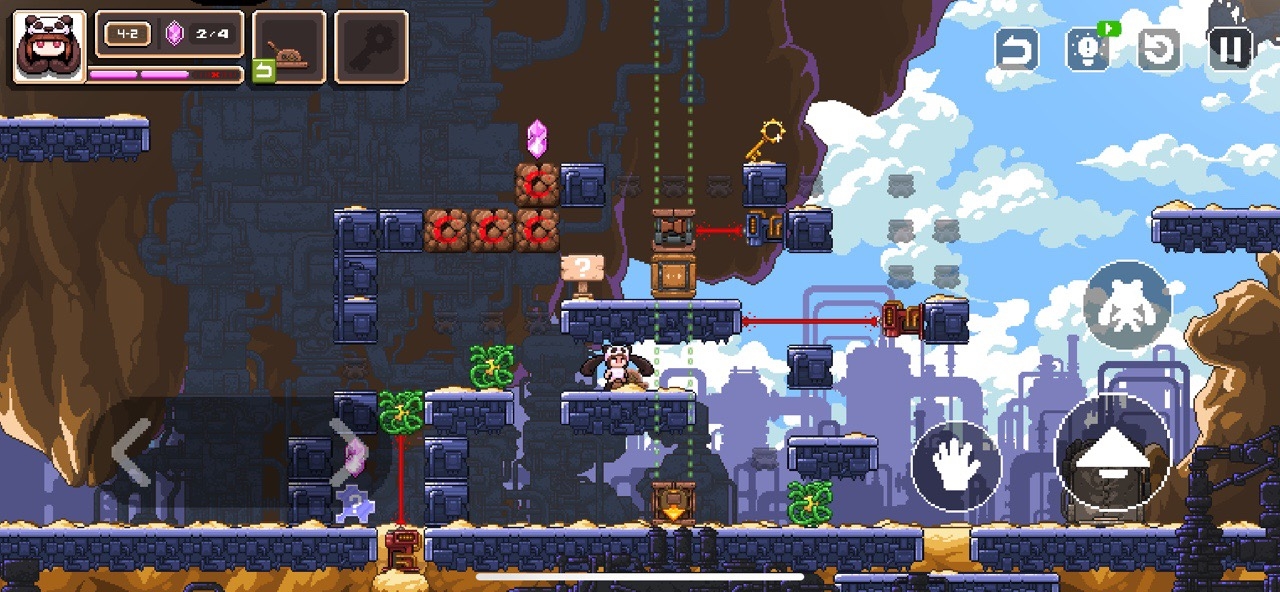The width and height of the screenshot is (1280, 592).
Task: Restart the level with the circular arrow
Action: point(1159,49)
